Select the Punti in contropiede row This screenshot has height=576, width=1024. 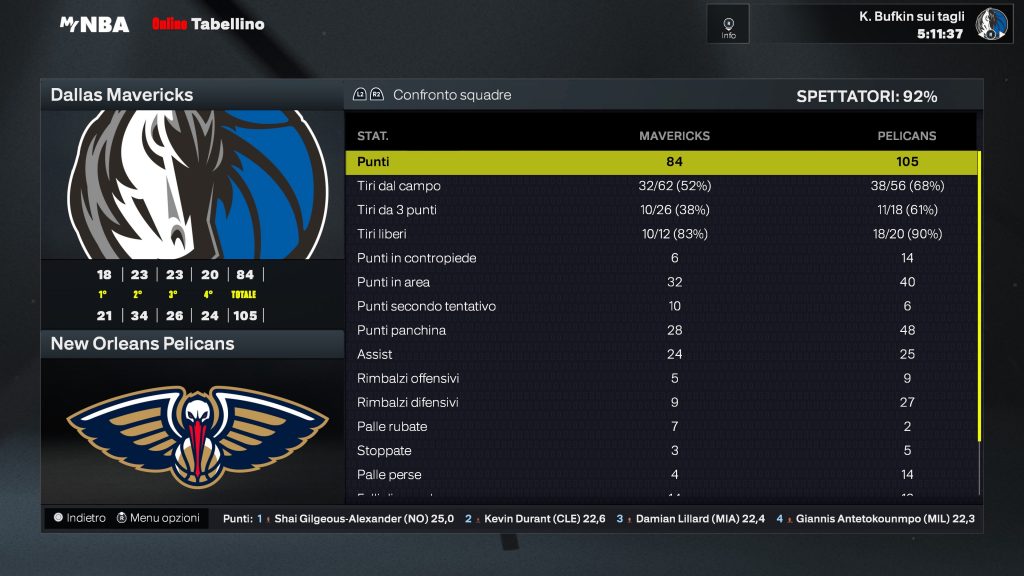coord(661,258)
